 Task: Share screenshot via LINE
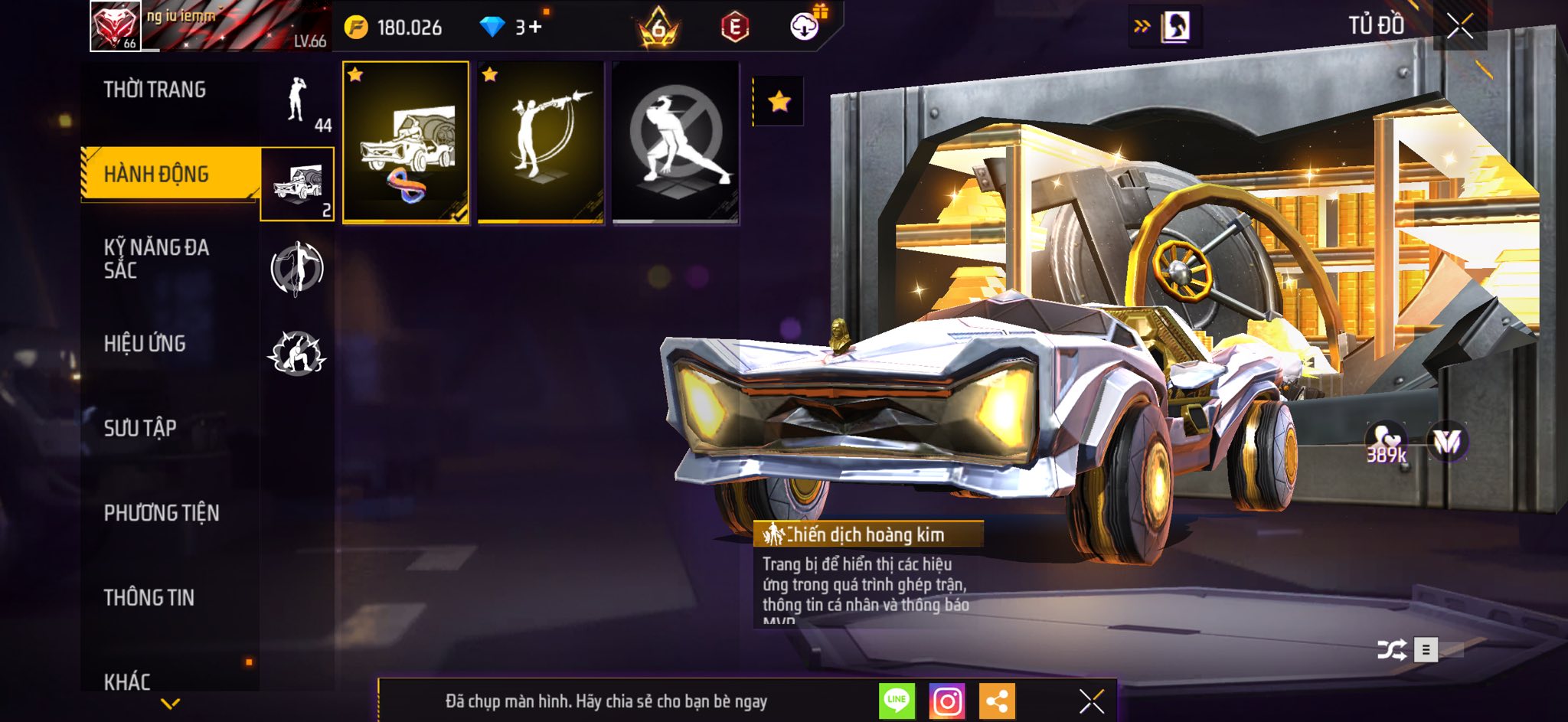pyautogui.click(x=897, y=701)
